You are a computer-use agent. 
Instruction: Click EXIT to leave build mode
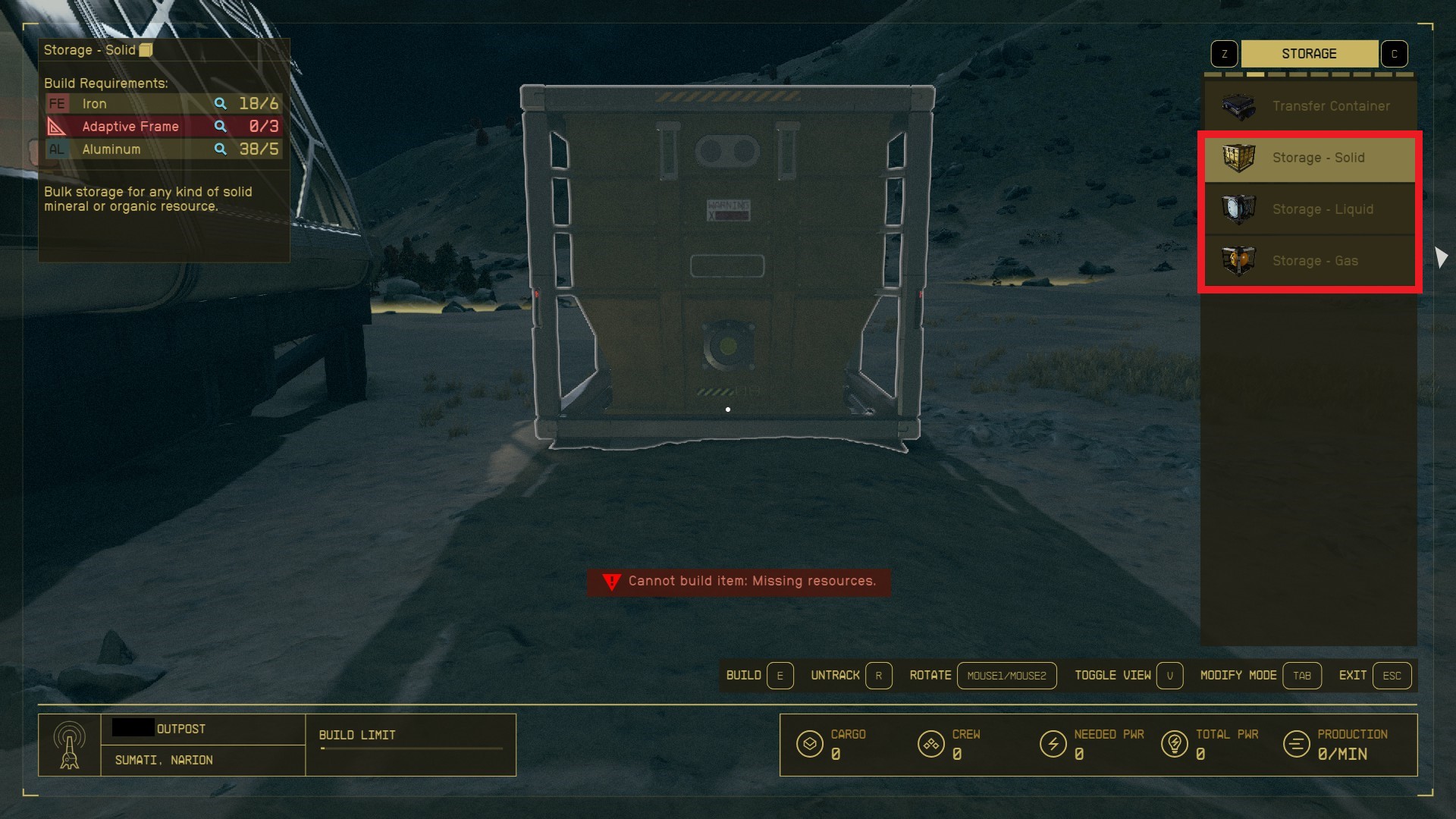pyautogui.click(x=1391, y=676)
